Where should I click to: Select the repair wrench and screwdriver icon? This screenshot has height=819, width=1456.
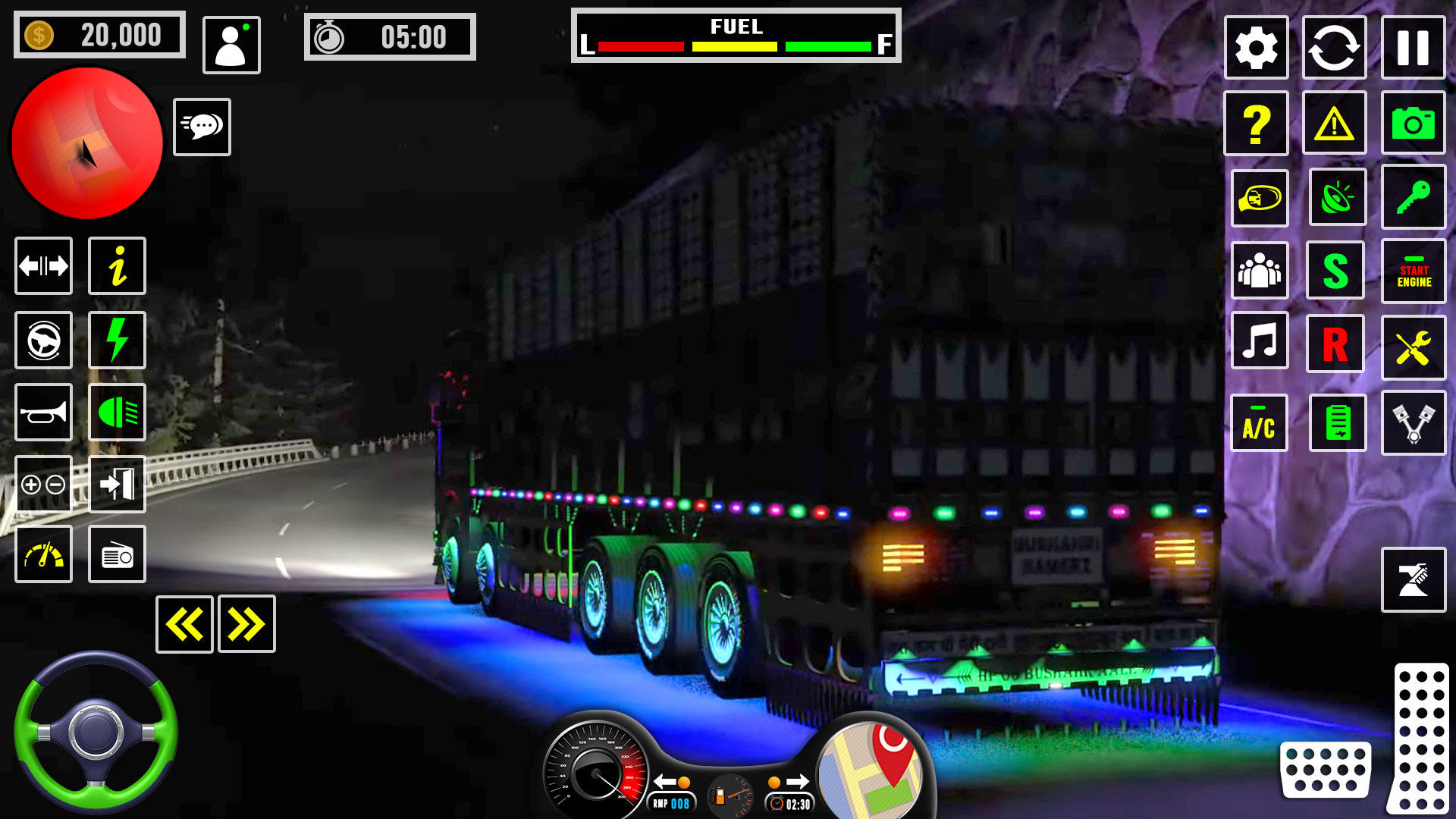click(x=1413, y=345)
